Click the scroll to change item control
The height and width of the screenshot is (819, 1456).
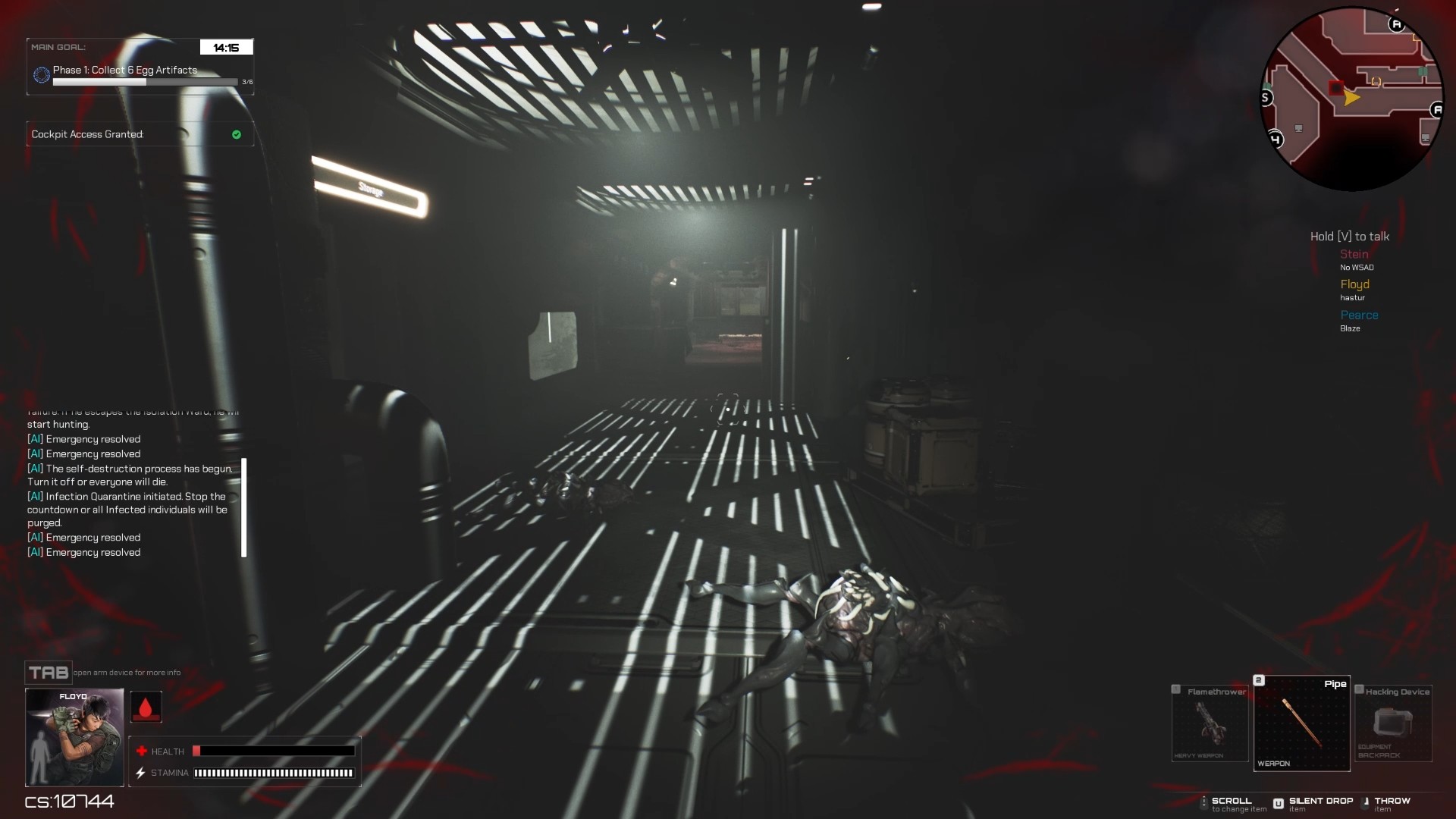point(1228,803)
